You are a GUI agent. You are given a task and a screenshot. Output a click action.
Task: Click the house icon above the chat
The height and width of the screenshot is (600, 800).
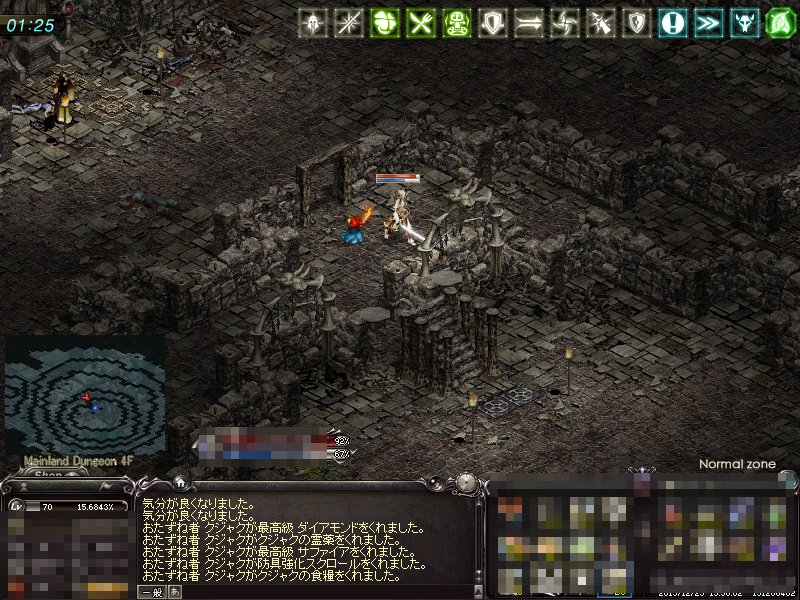[x=179, y=482]
